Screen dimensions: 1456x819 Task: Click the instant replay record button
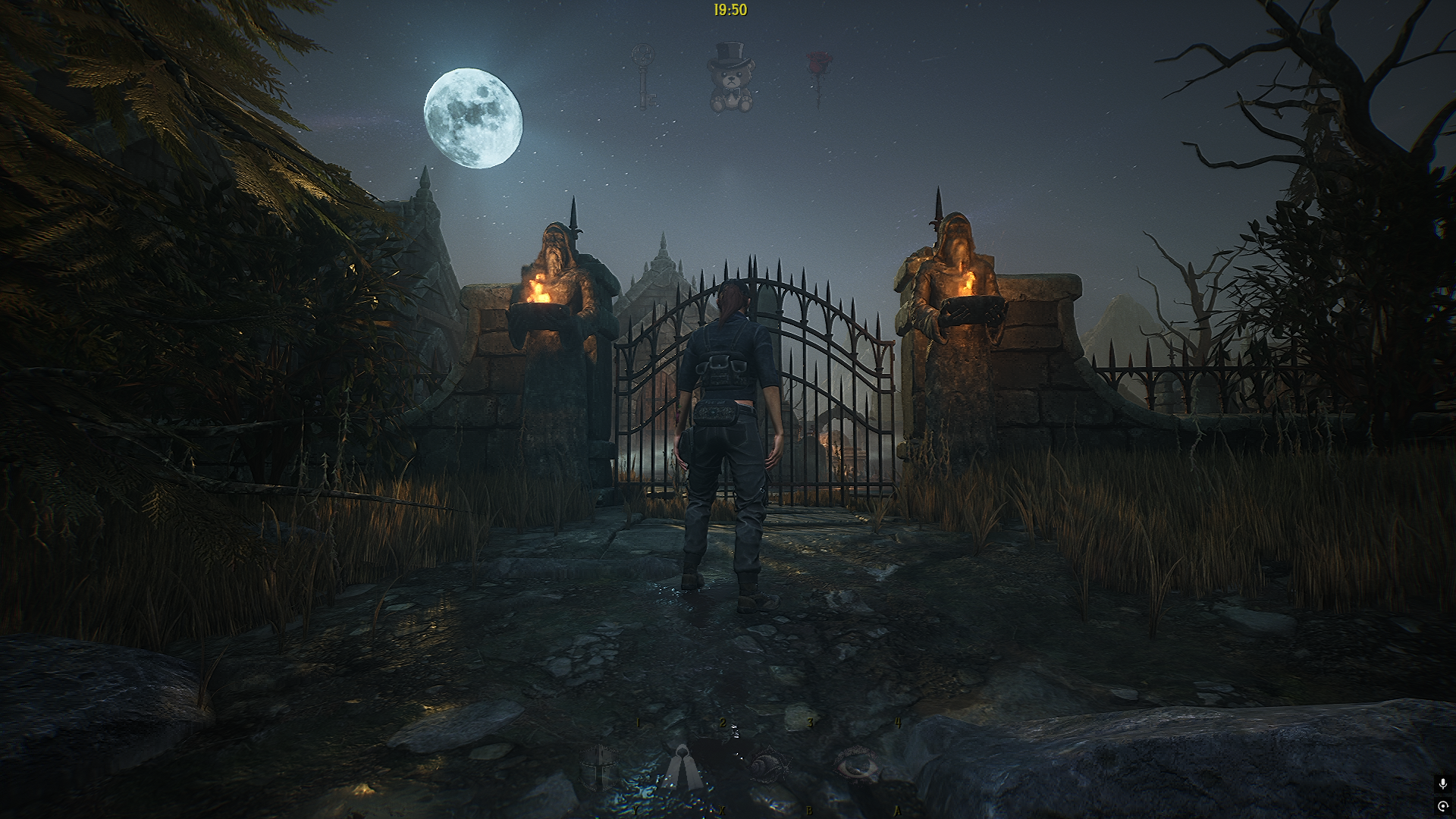(1442, 806)
